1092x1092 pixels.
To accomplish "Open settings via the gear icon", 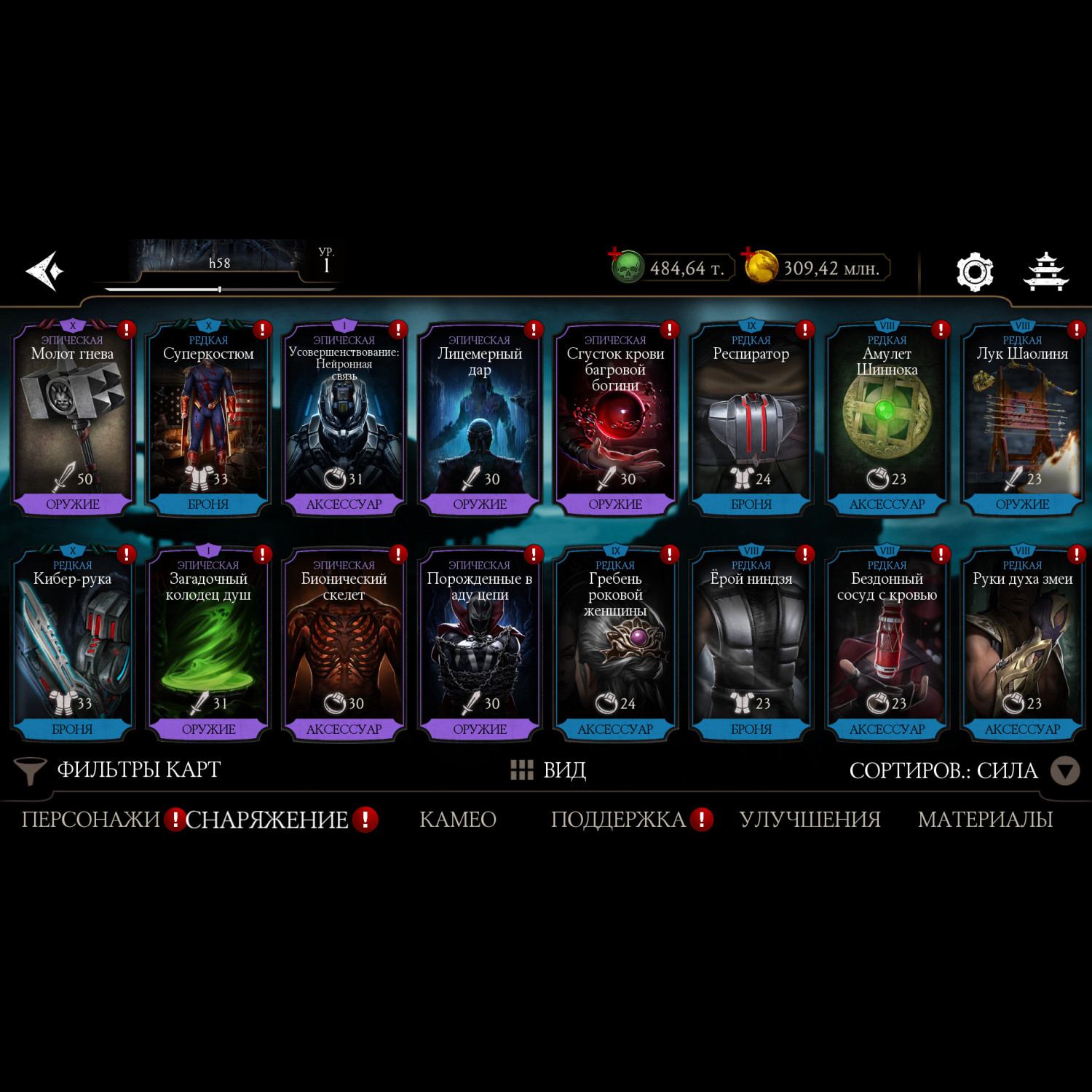I will (974, 272).
